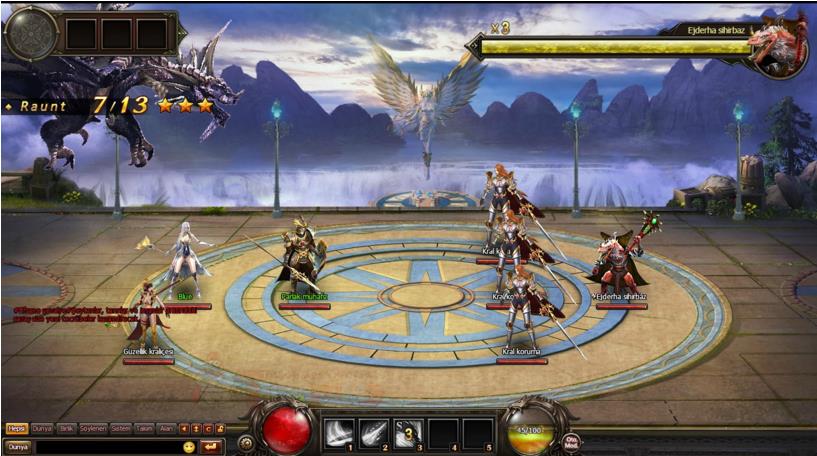The width and height of the screenshot is (817, 456).
Task: Toggle the chat lock icon
Action: 220,429
